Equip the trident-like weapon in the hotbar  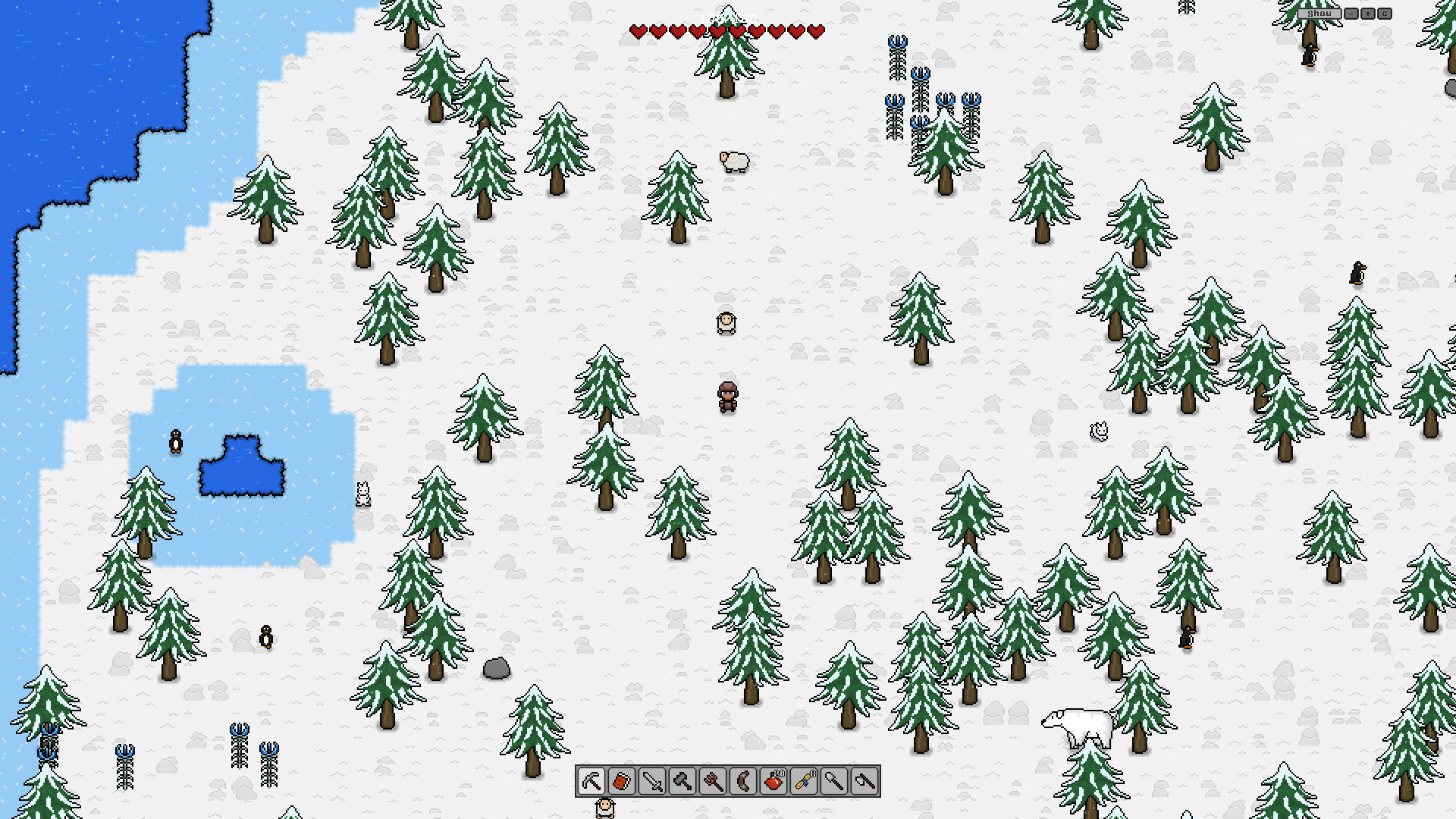pos(714,782)
